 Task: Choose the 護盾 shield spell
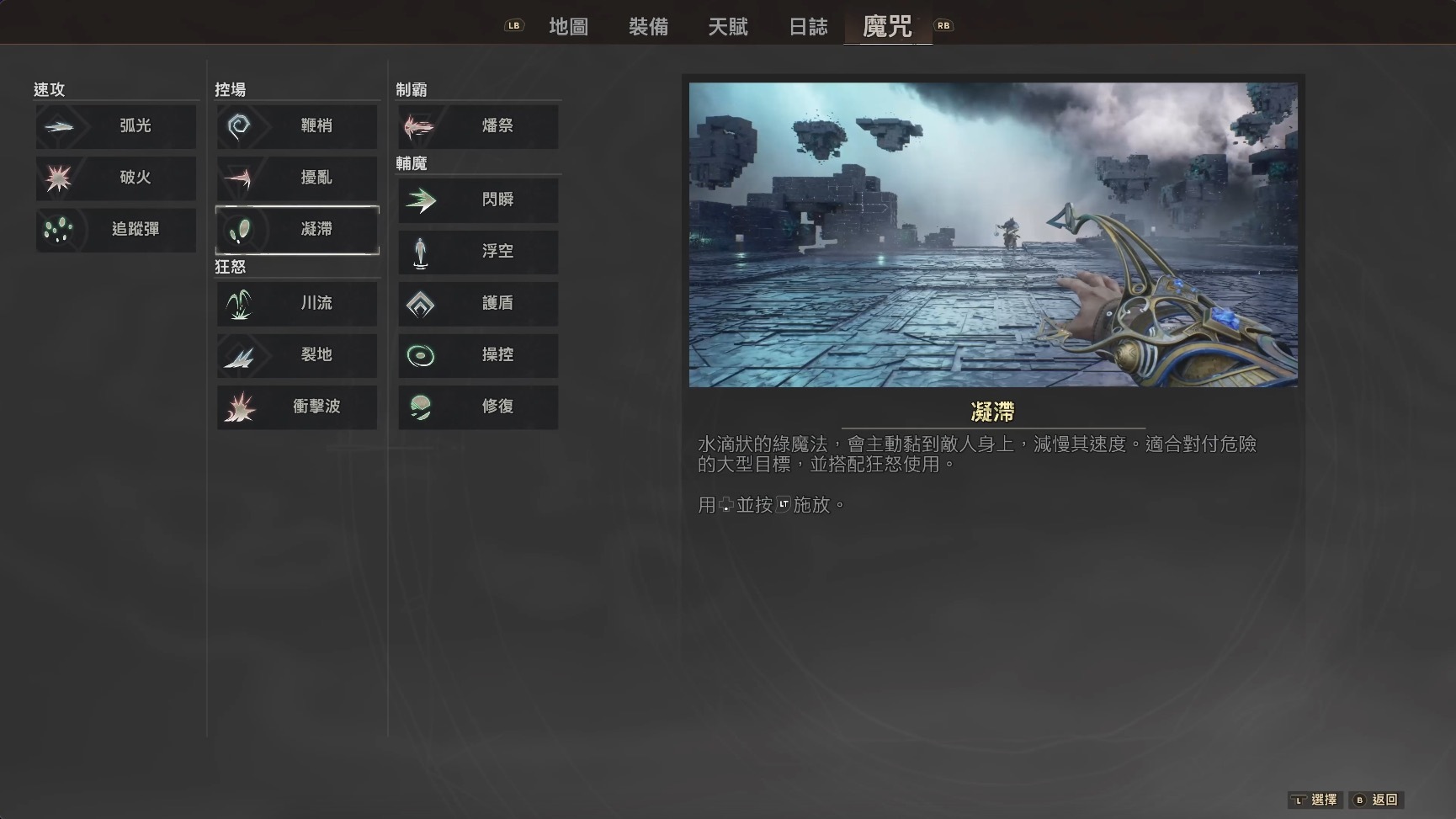click(x=477, y=304)
